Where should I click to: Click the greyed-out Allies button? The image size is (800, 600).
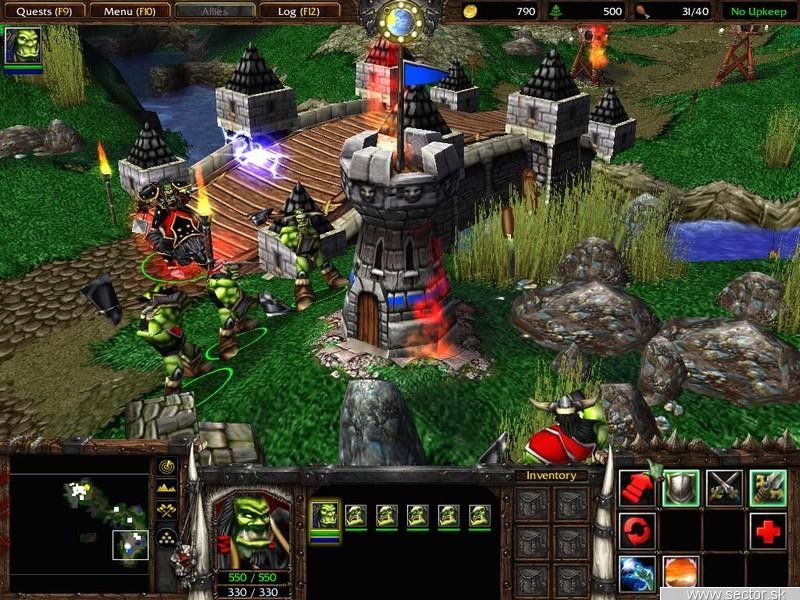tap(213, 11)
